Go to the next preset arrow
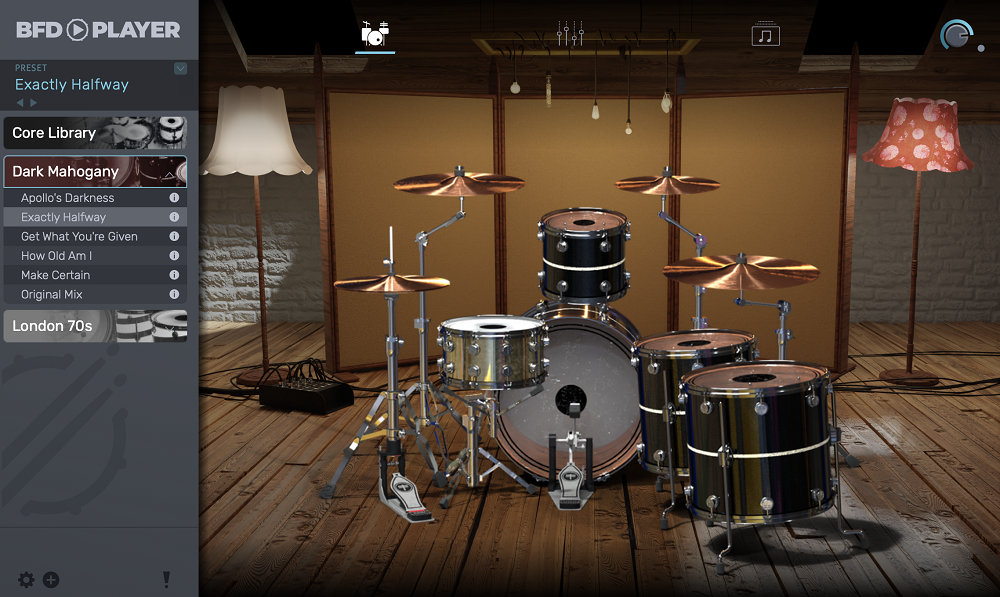1000x597 pixels. click(34, 103)
